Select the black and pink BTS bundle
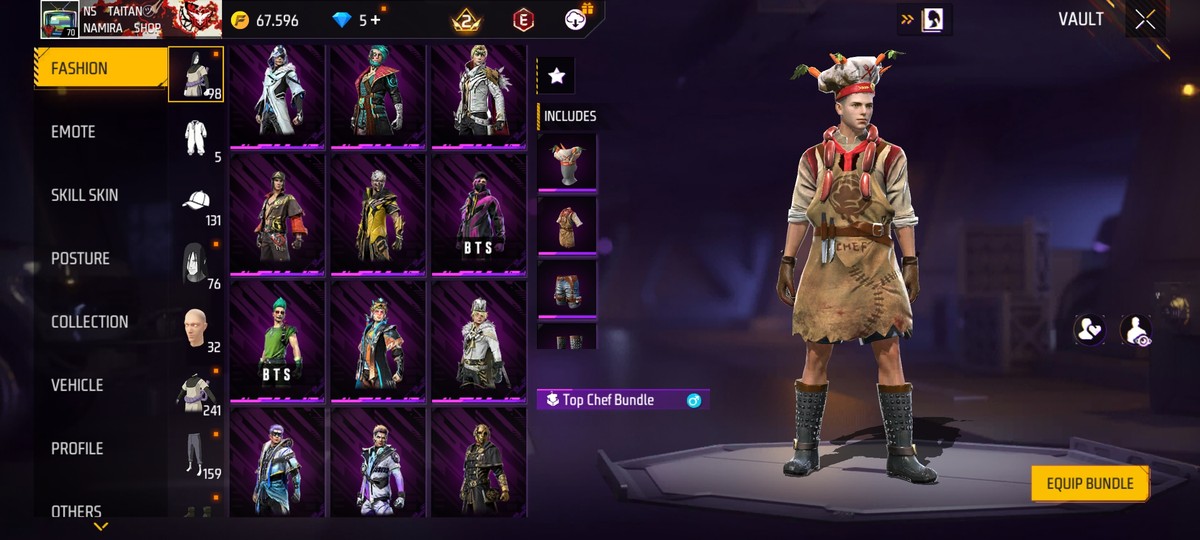Image resolution: width=1200 pixels, height=540 pixels. (479, 214)
